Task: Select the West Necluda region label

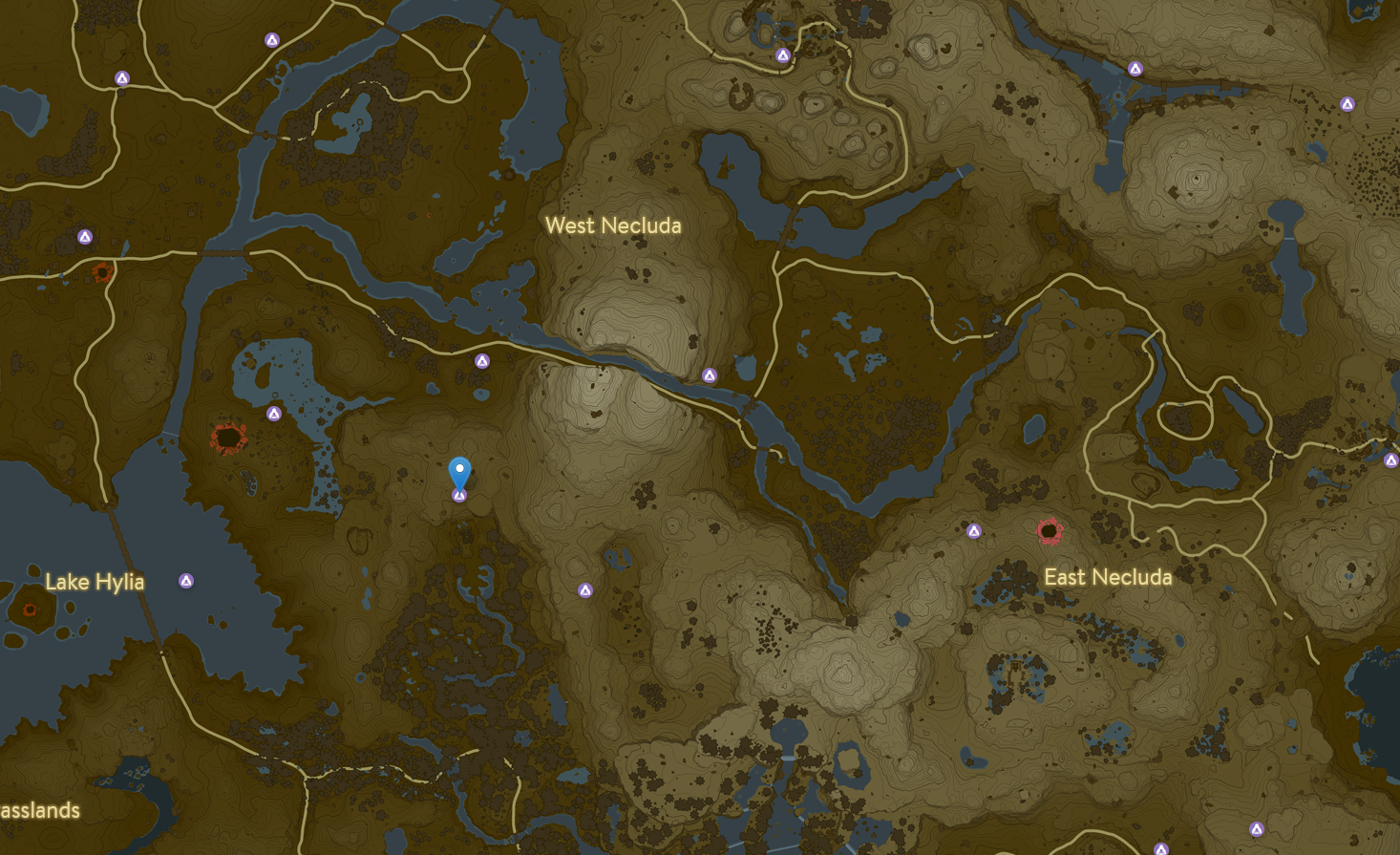Action: click(613, 225)
